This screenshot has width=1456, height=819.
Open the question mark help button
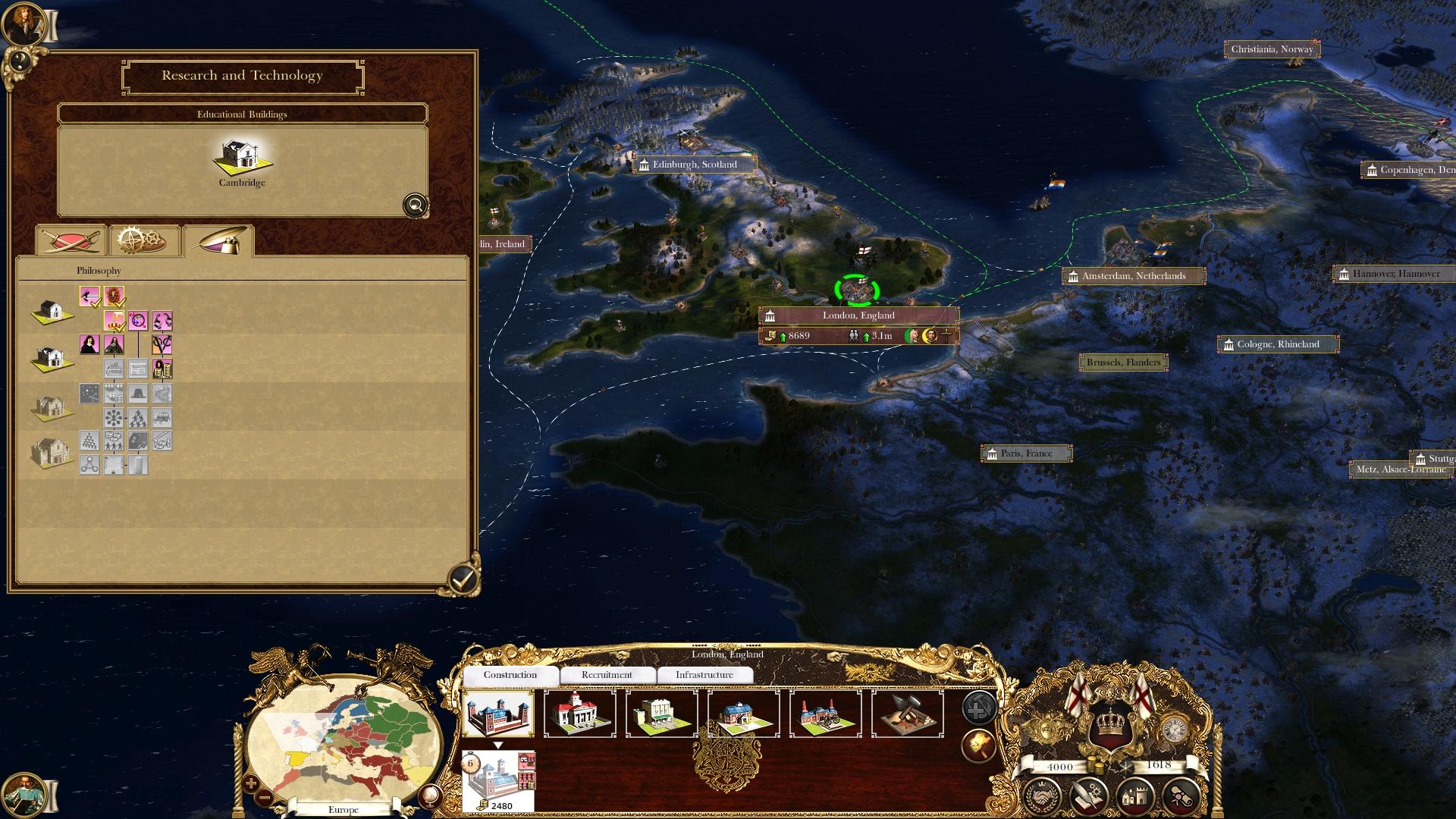19,61
